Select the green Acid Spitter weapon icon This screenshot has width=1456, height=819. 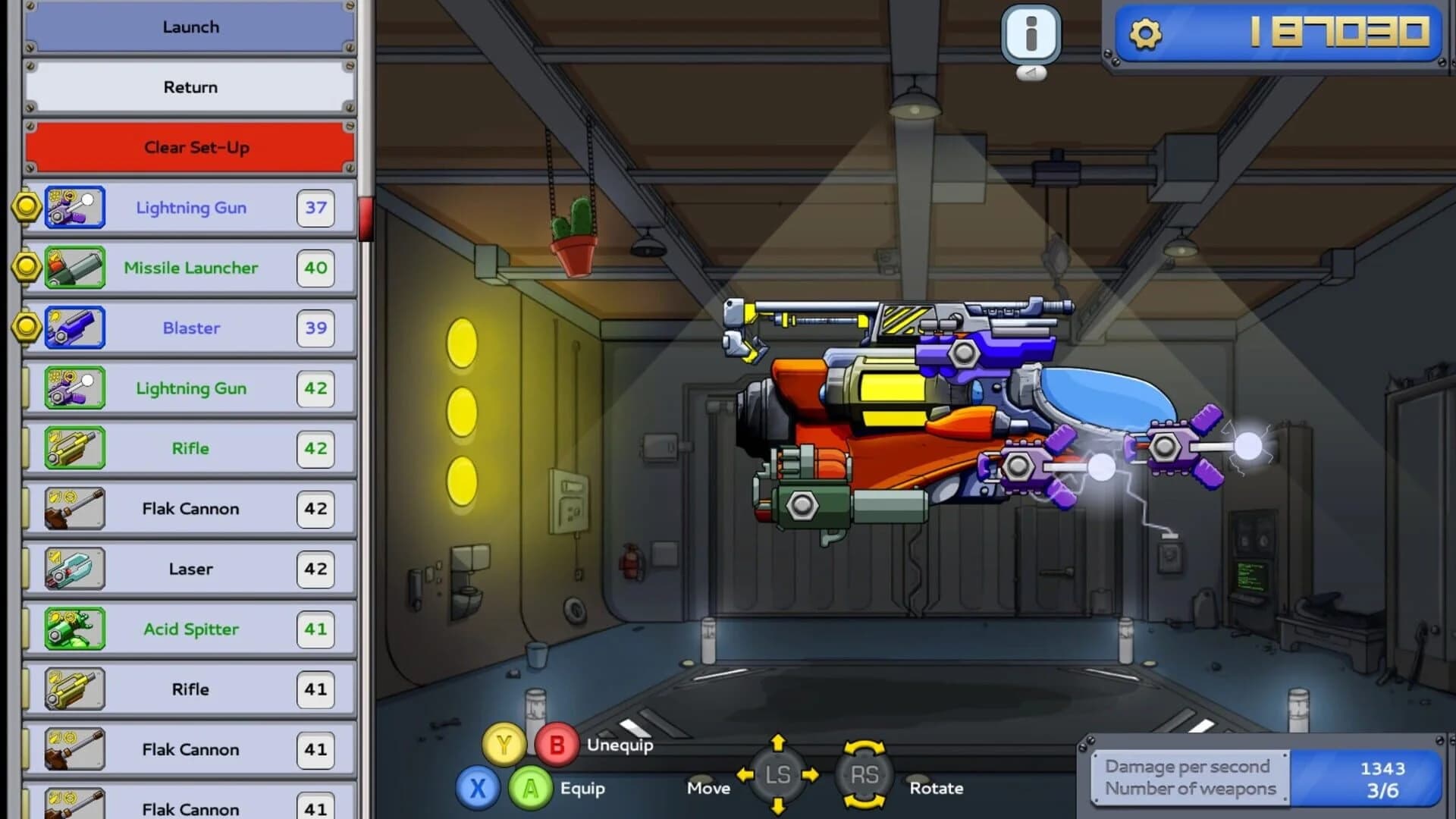point(74,629)
